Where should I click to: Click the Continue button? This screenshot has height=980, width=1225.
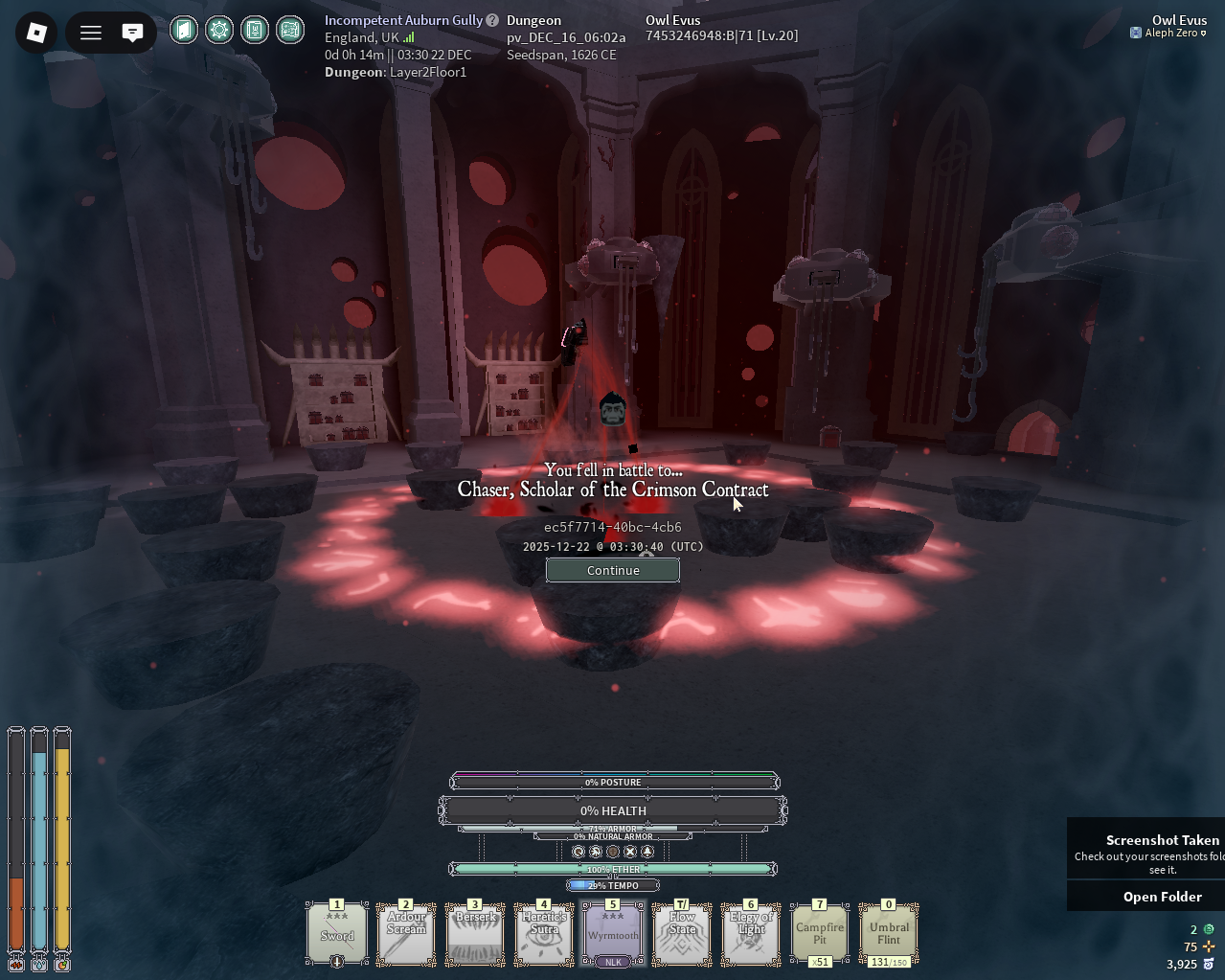click(613, 570)
